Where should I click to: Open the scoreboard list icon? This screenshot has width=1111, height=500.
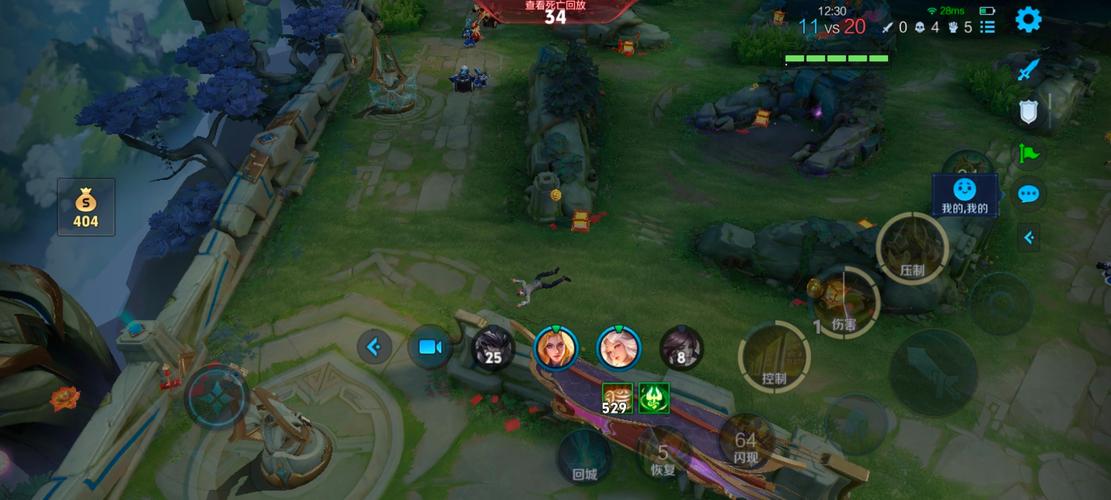[x=987, y=28]
